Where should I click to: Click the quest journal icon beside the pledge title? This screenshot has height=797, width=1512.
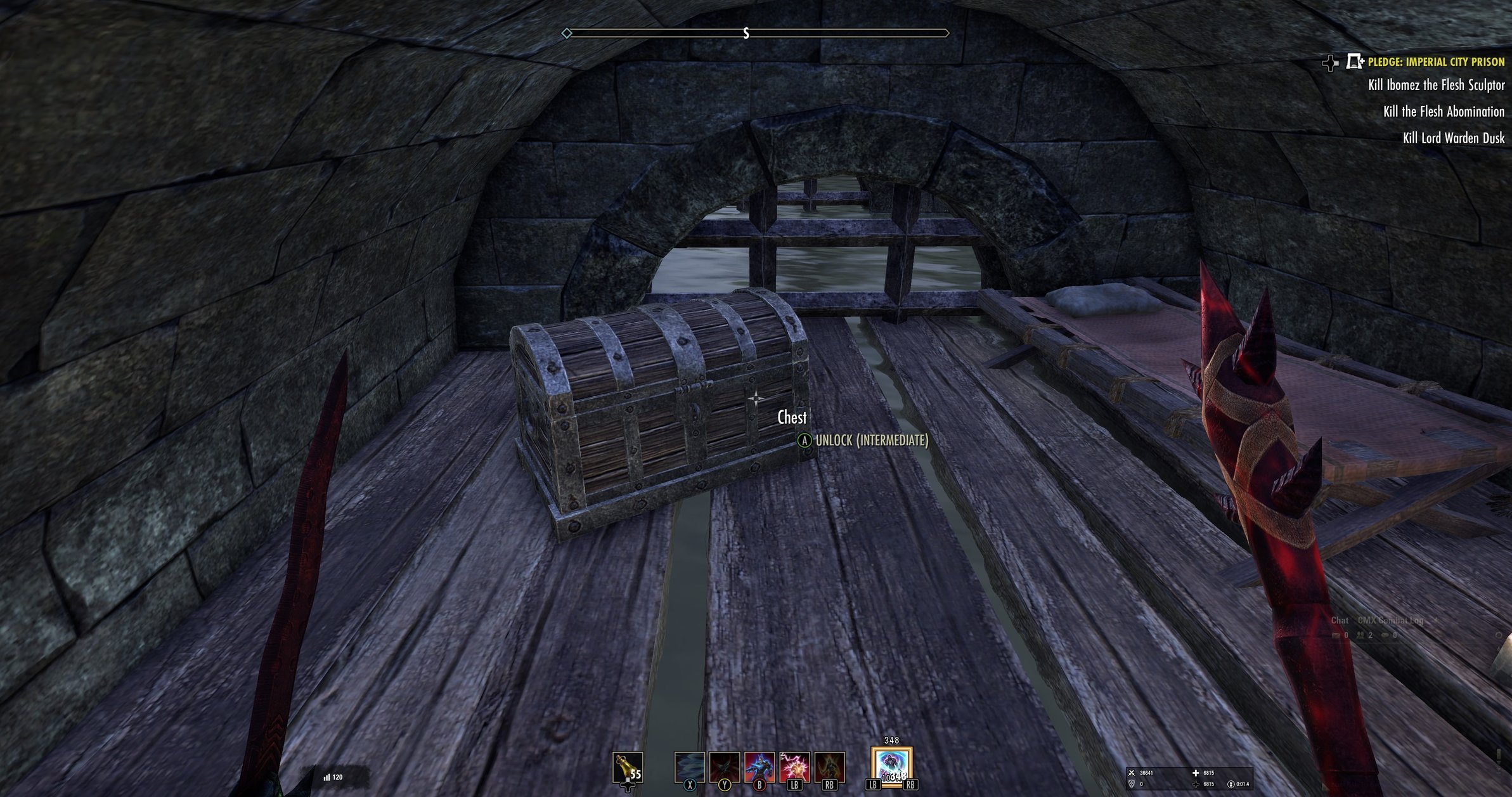pos(1354,62)
